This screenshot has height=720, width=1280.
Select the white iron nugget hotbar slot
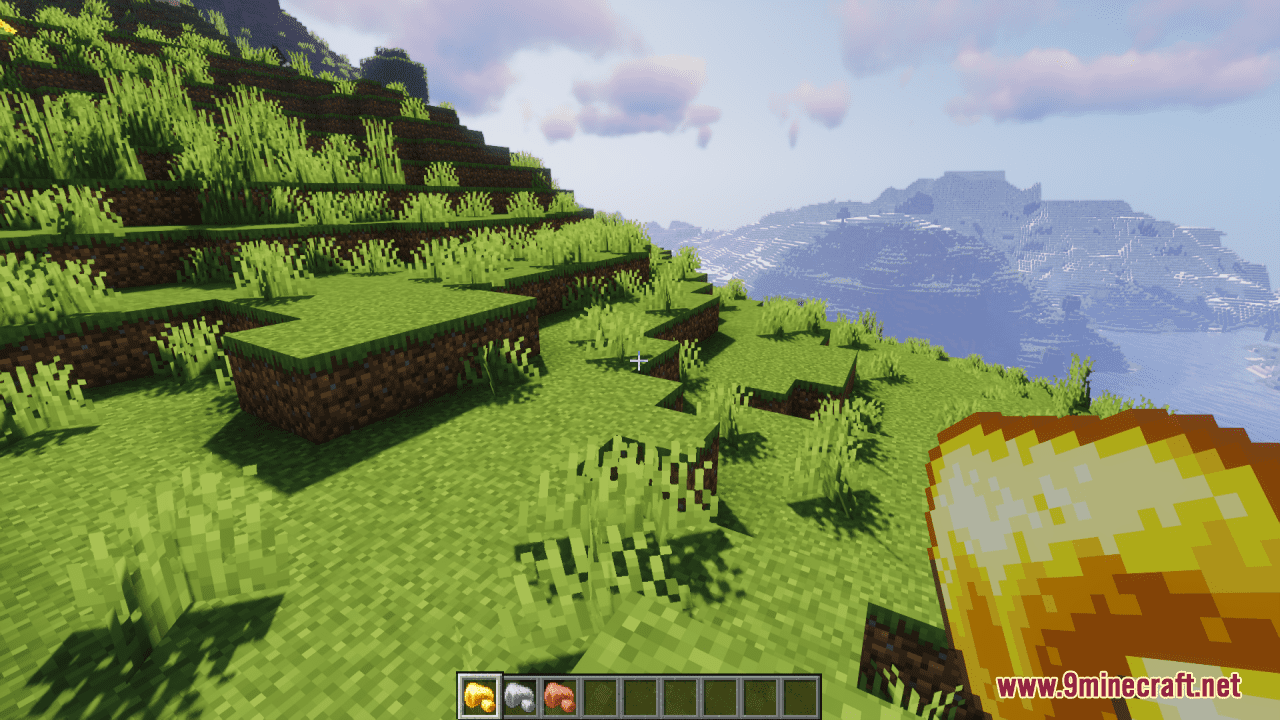[x=519, y=696]
